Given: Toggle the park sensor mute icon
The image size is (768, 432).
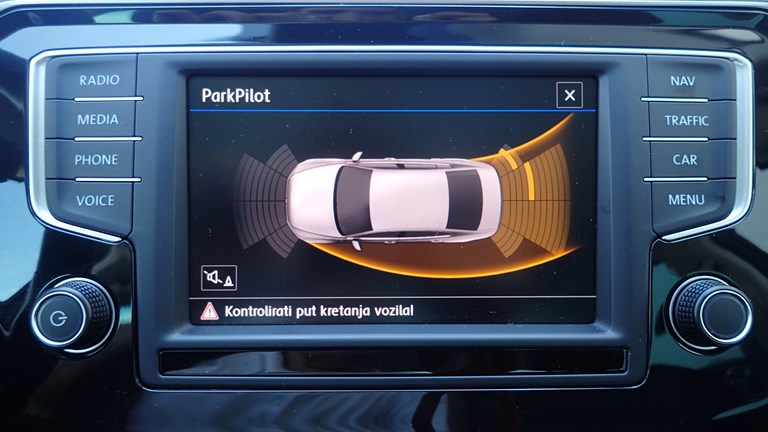Looking at the screenshot, I should pos(218,277).
